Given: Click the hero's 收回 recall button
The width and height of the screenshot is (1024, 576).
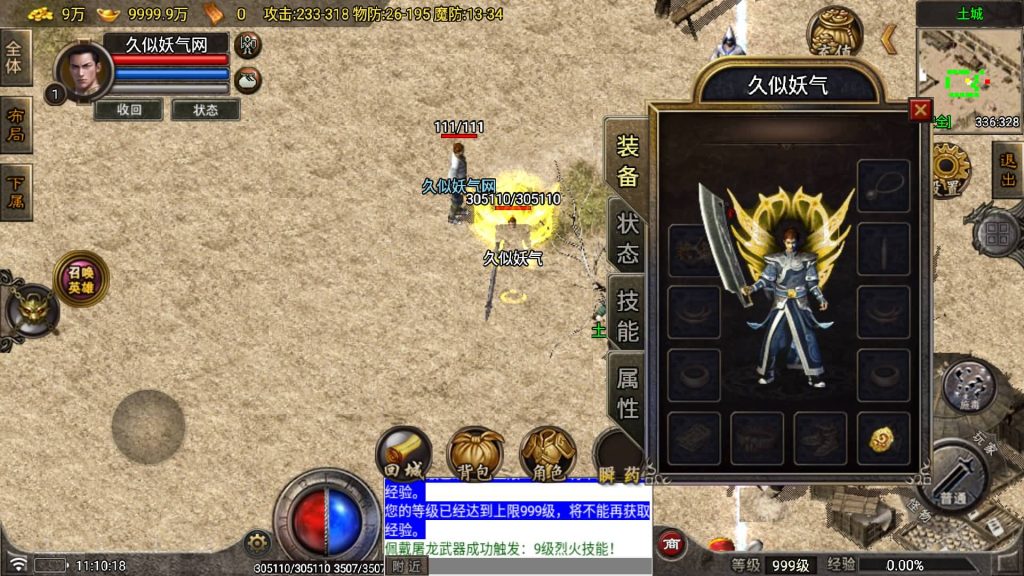Looking at the screenshot, I should tap(129, 110).
